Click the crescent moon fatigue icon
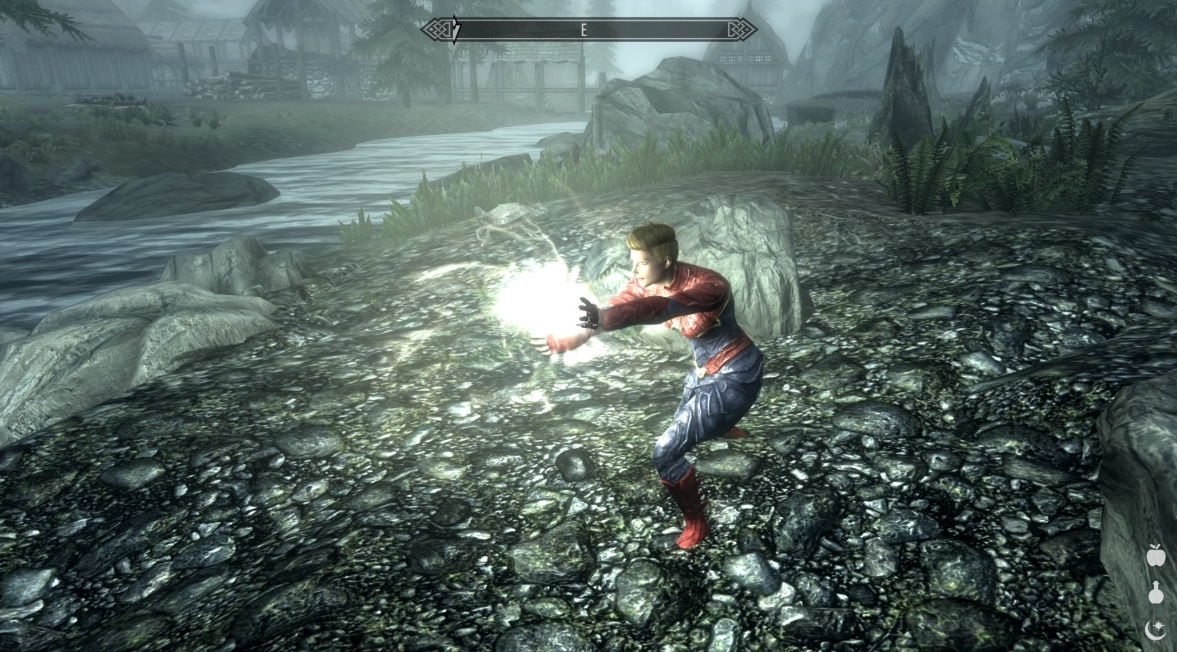1177x652 pixels. click(x=1156, y=629)
